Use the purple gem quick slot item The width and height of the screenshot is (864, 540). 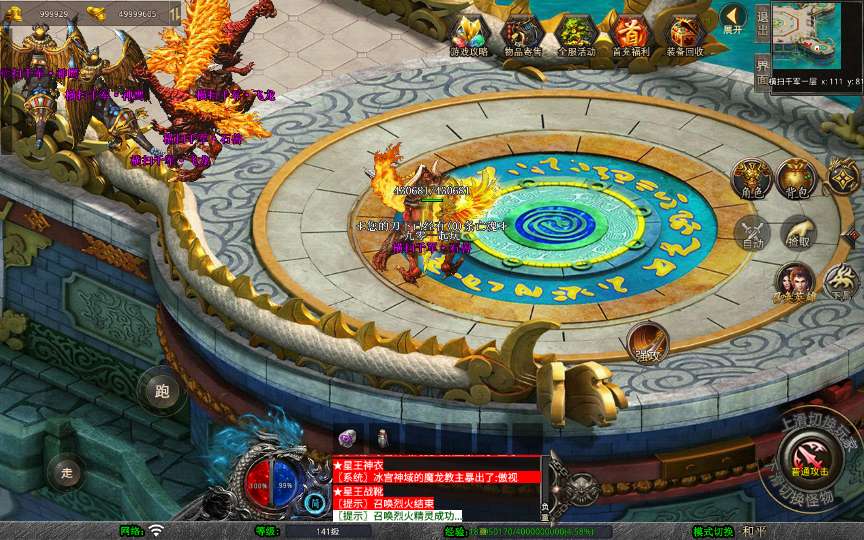coord(347,437)
